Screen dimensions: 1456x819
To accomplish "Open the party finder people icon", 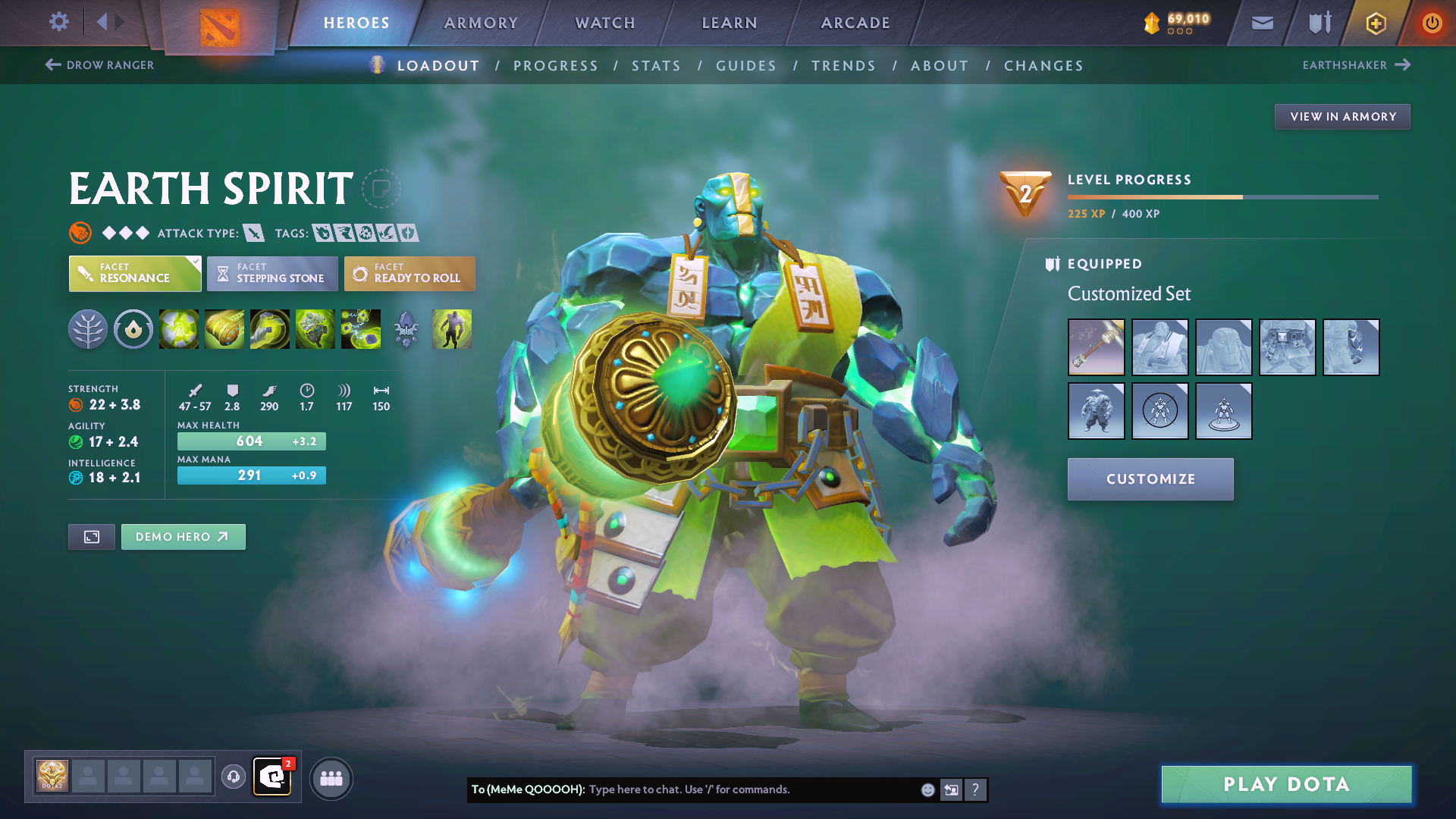I will coord(331,777).
